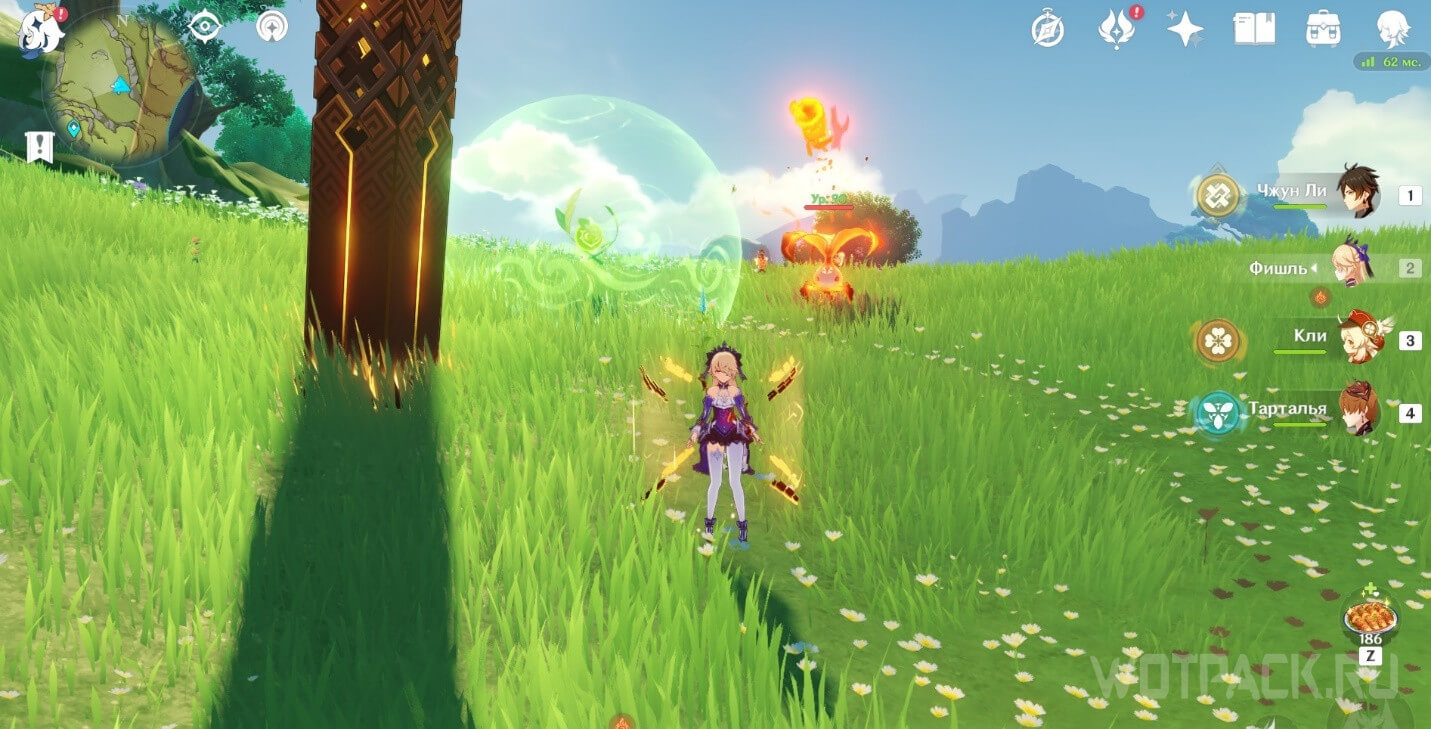Open the Wish four-pointed star icon

click(1185, 29)
